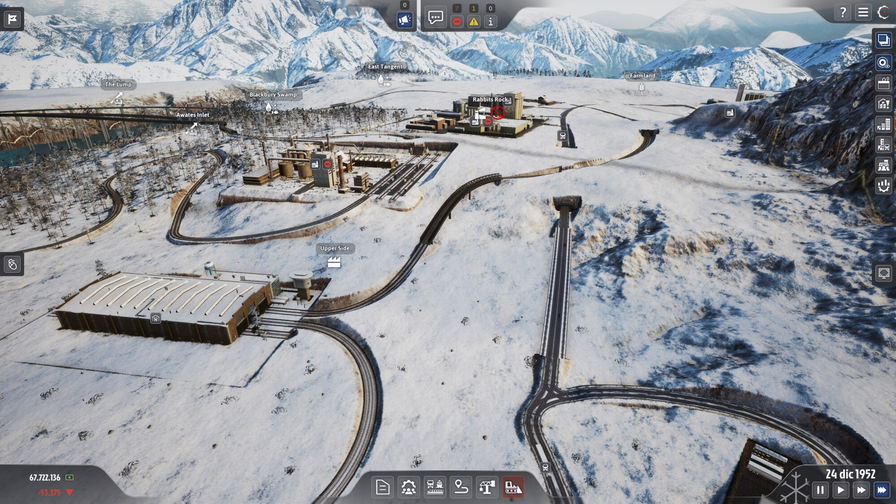Set game speed to fast forward
Image resolution: width=896 pixels, height=504 pixels.
(861, 490)
